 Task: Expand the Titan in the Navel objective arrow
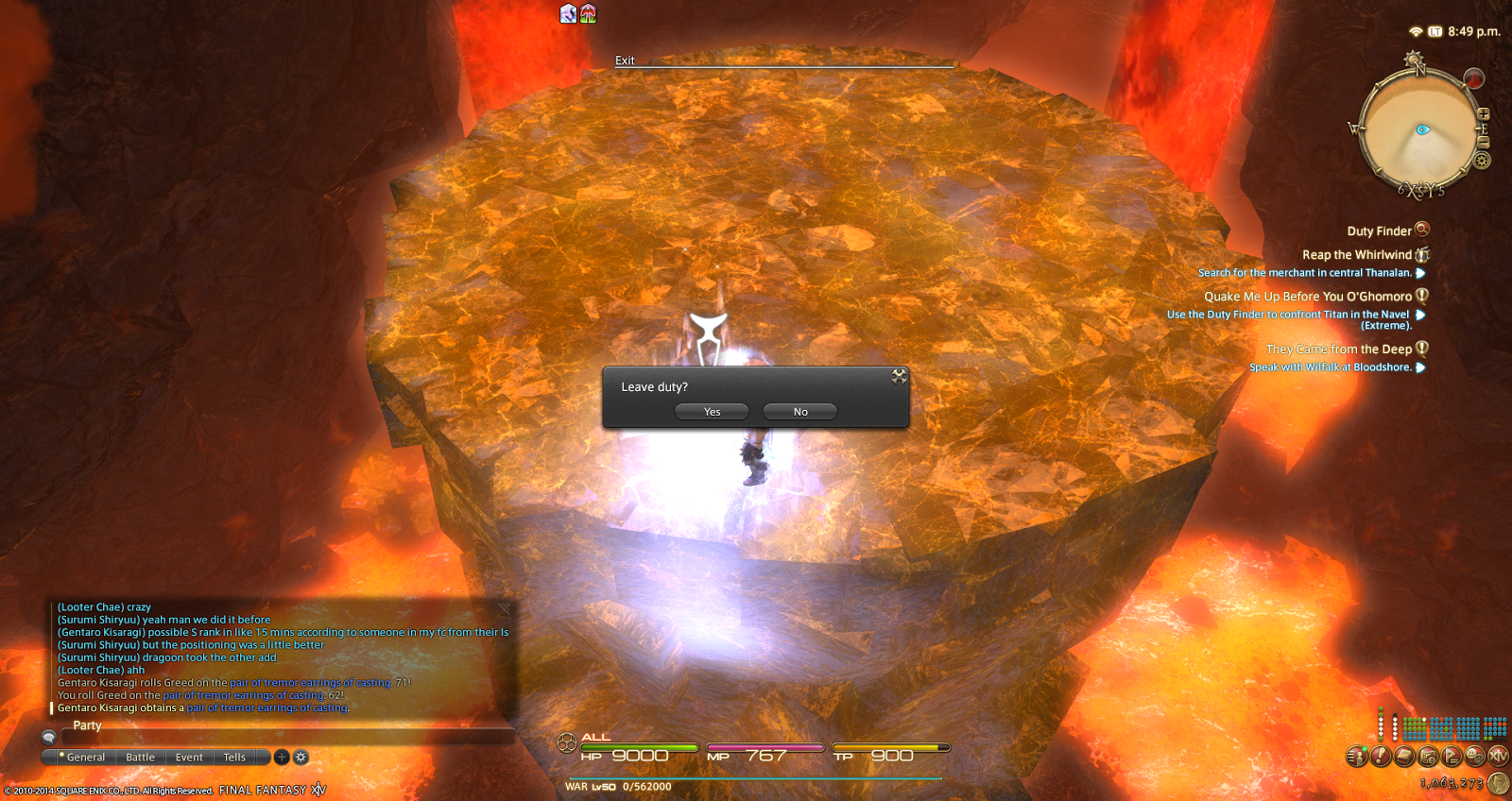(x=1421, y=315)
